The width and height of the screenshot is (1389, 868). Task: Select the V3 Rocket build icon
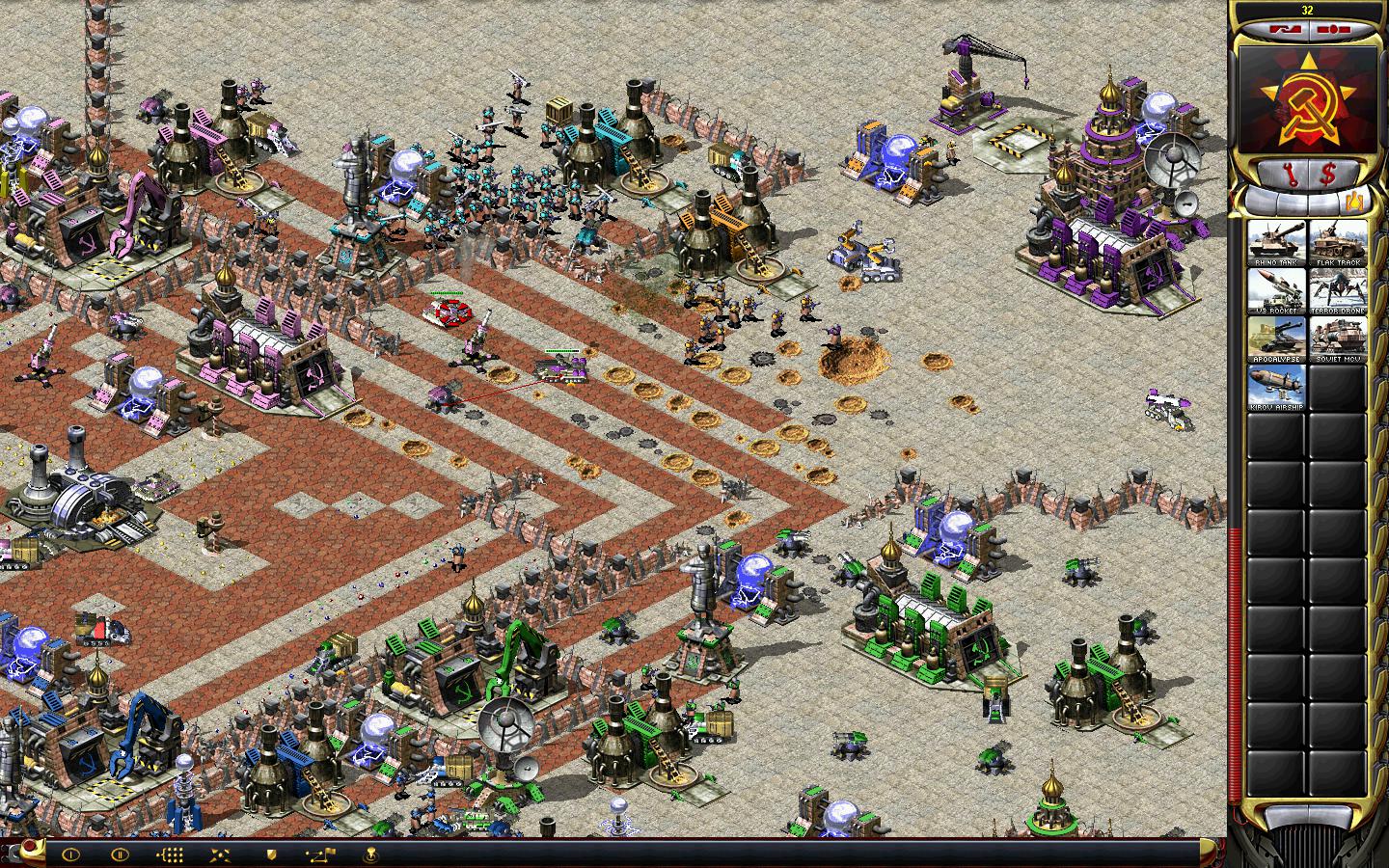(1276, 290)
